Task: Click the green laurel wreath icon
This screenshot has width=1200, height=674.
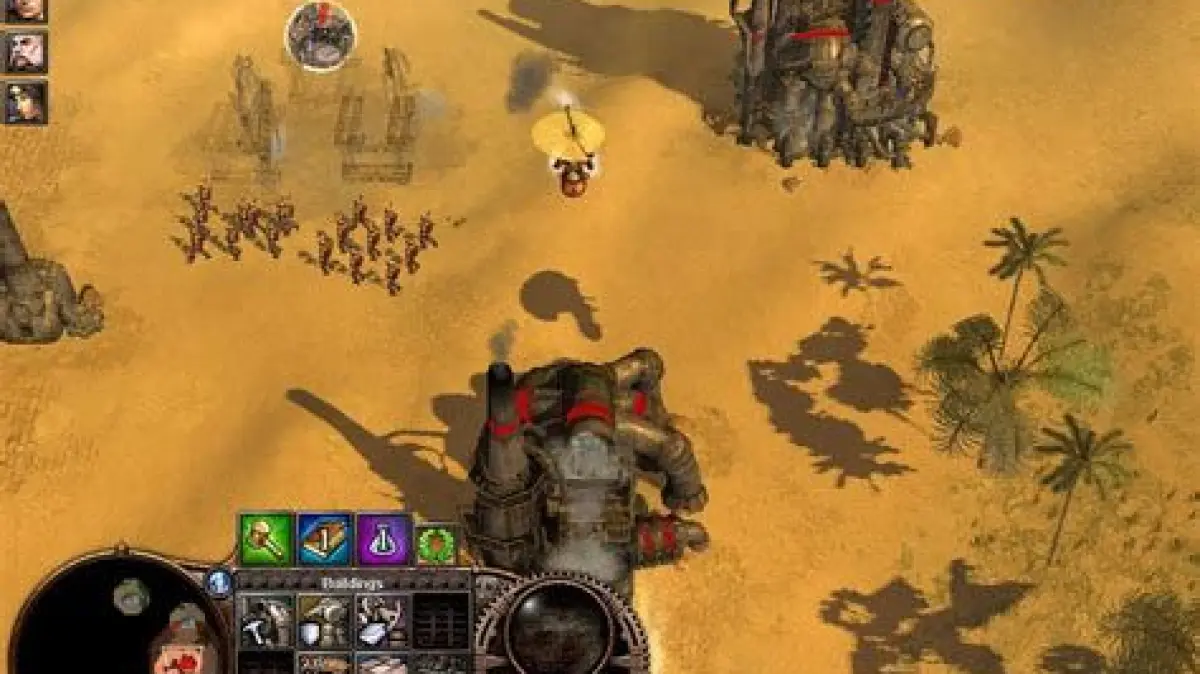Action: point(436,545)
